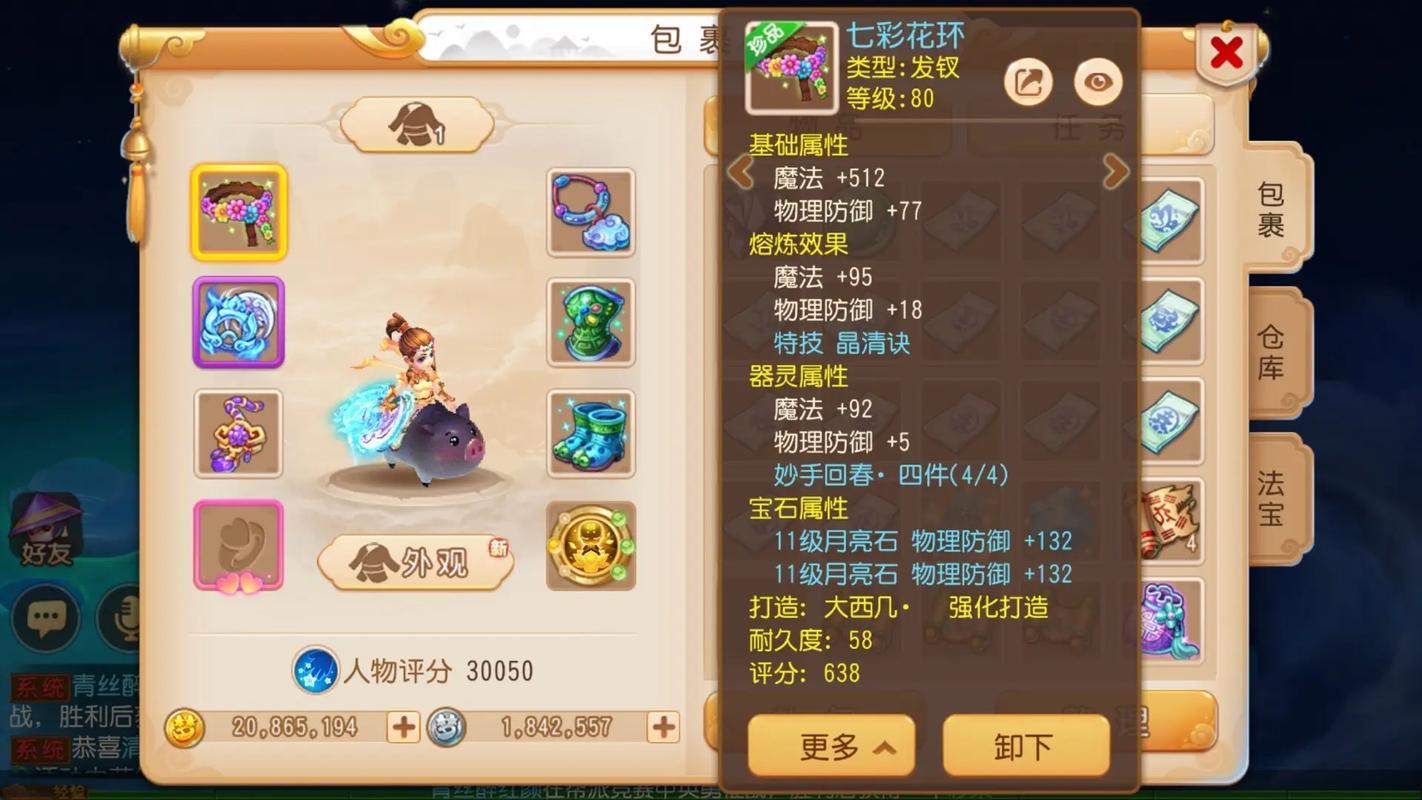Click the green boots equipment slot

click(590, 433)
